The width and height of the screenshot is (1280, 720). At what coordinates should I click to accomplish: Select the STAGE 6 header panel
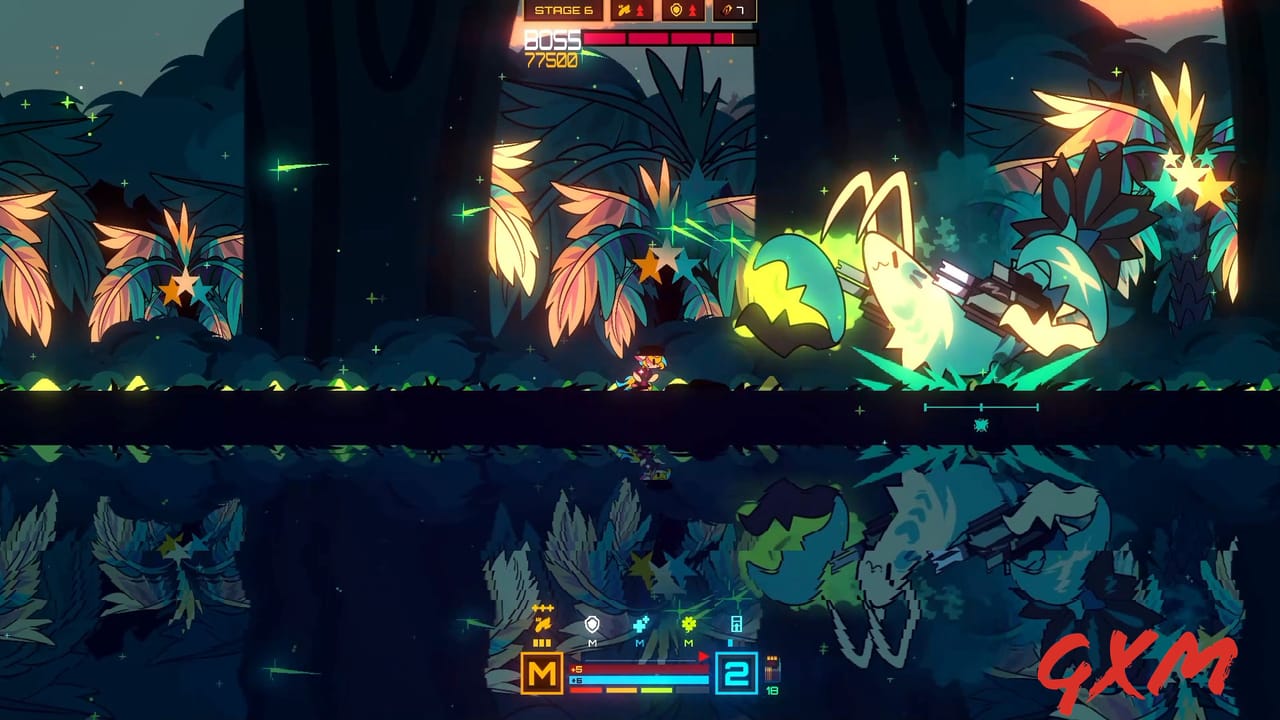coord(564,10)
